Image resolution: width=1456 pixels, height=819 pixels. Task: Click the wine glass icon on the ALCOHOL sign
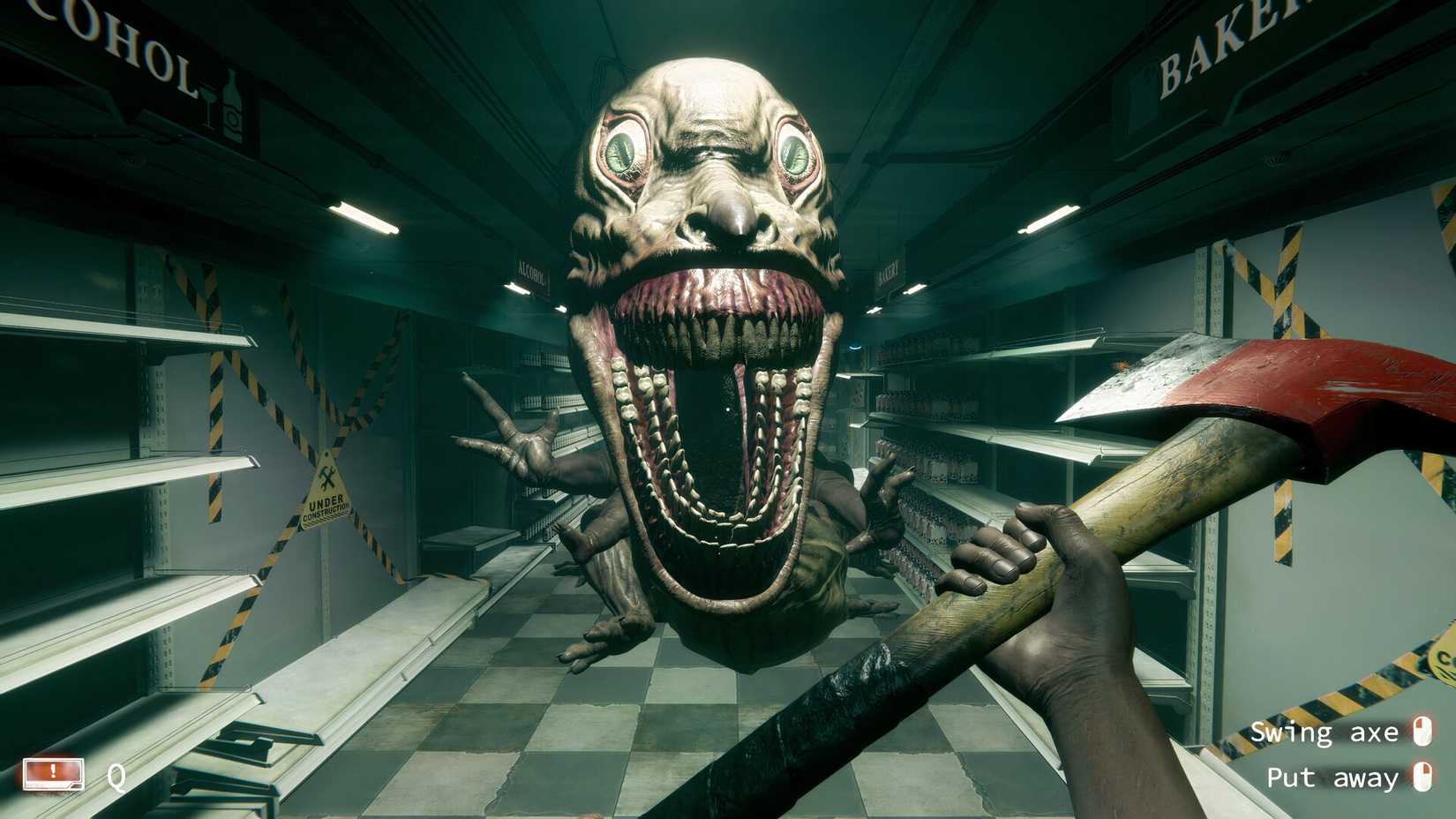209,105
